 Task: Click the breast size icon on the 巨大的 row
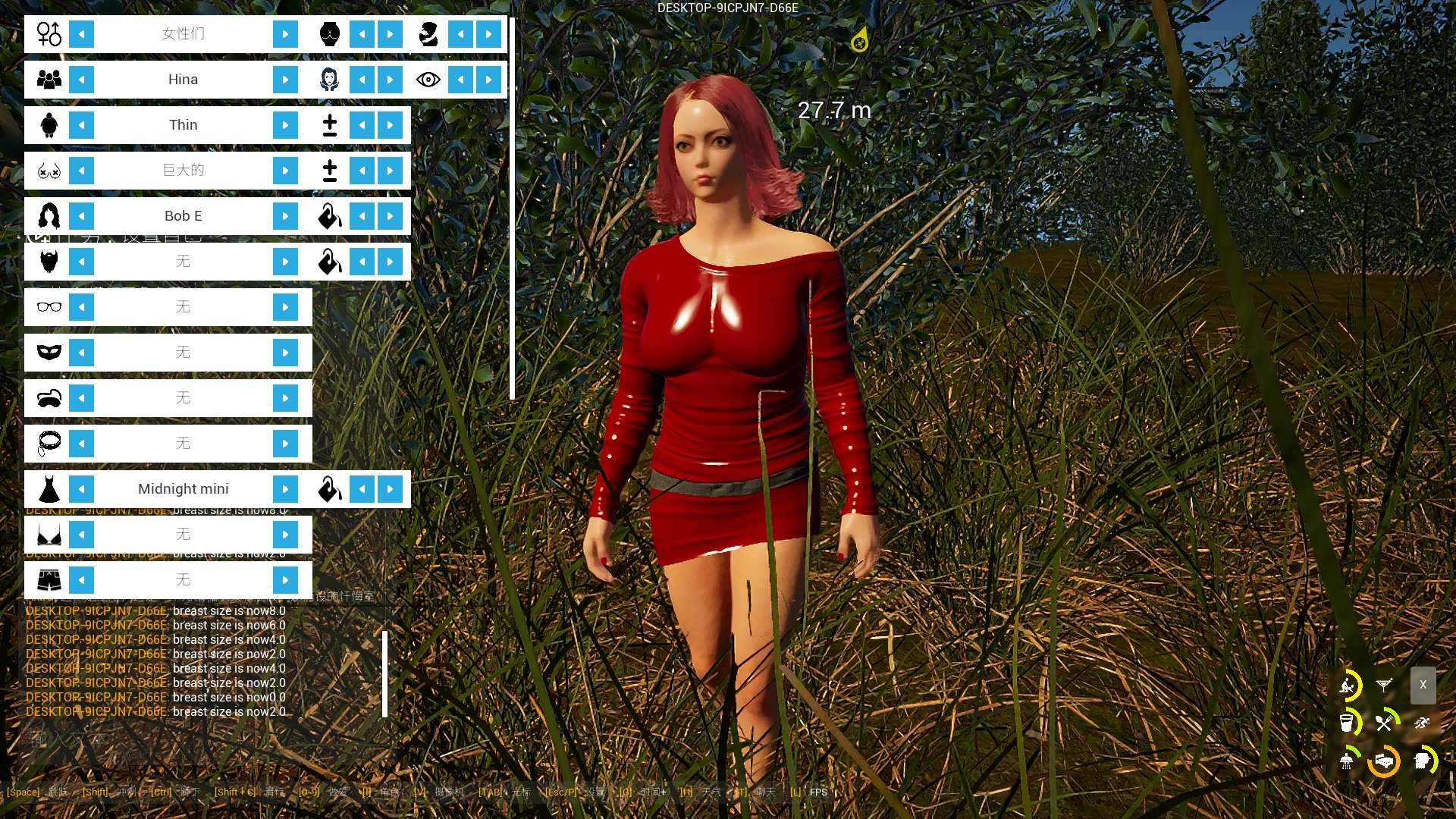(49, 170)
